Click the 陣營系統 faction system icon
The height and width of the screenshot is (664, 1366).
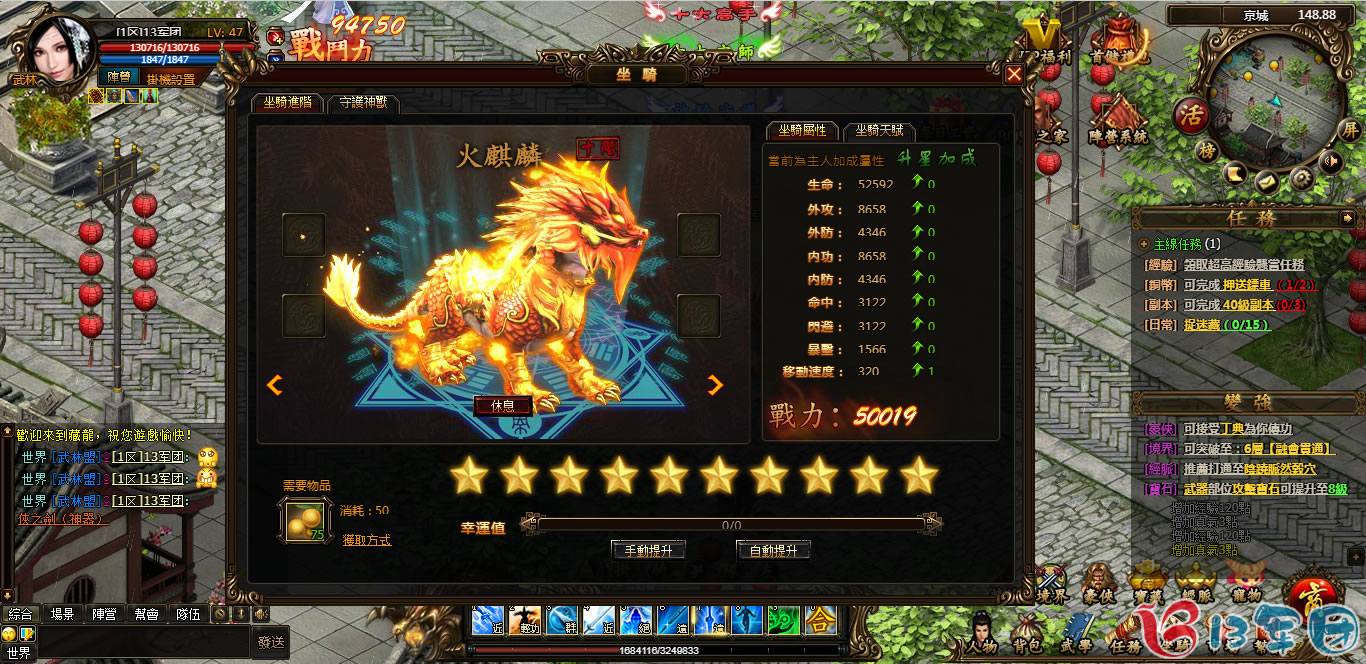[x=1119, y=120]
